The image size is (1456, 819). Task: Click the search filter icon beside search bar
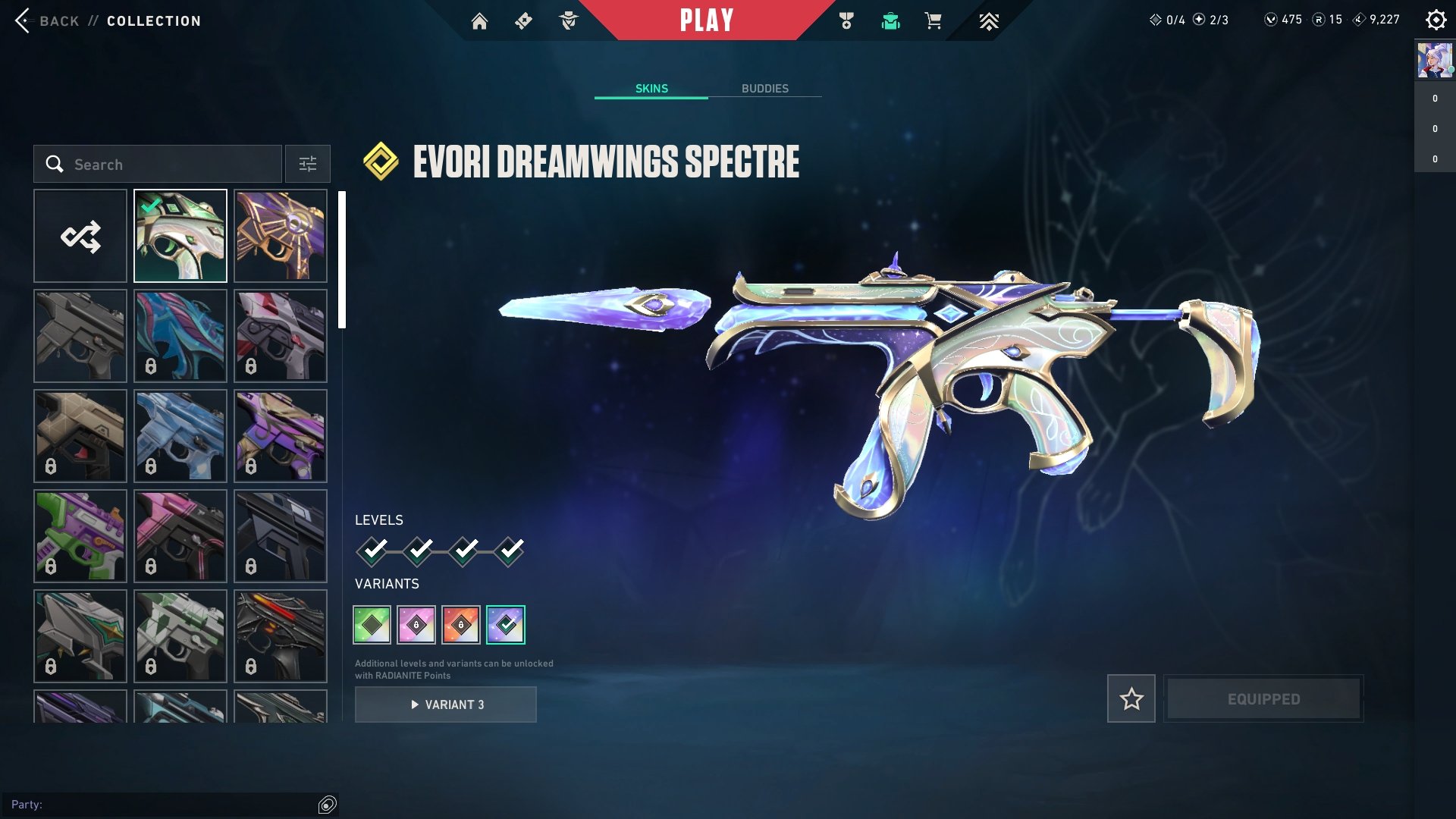click(307, 164)
